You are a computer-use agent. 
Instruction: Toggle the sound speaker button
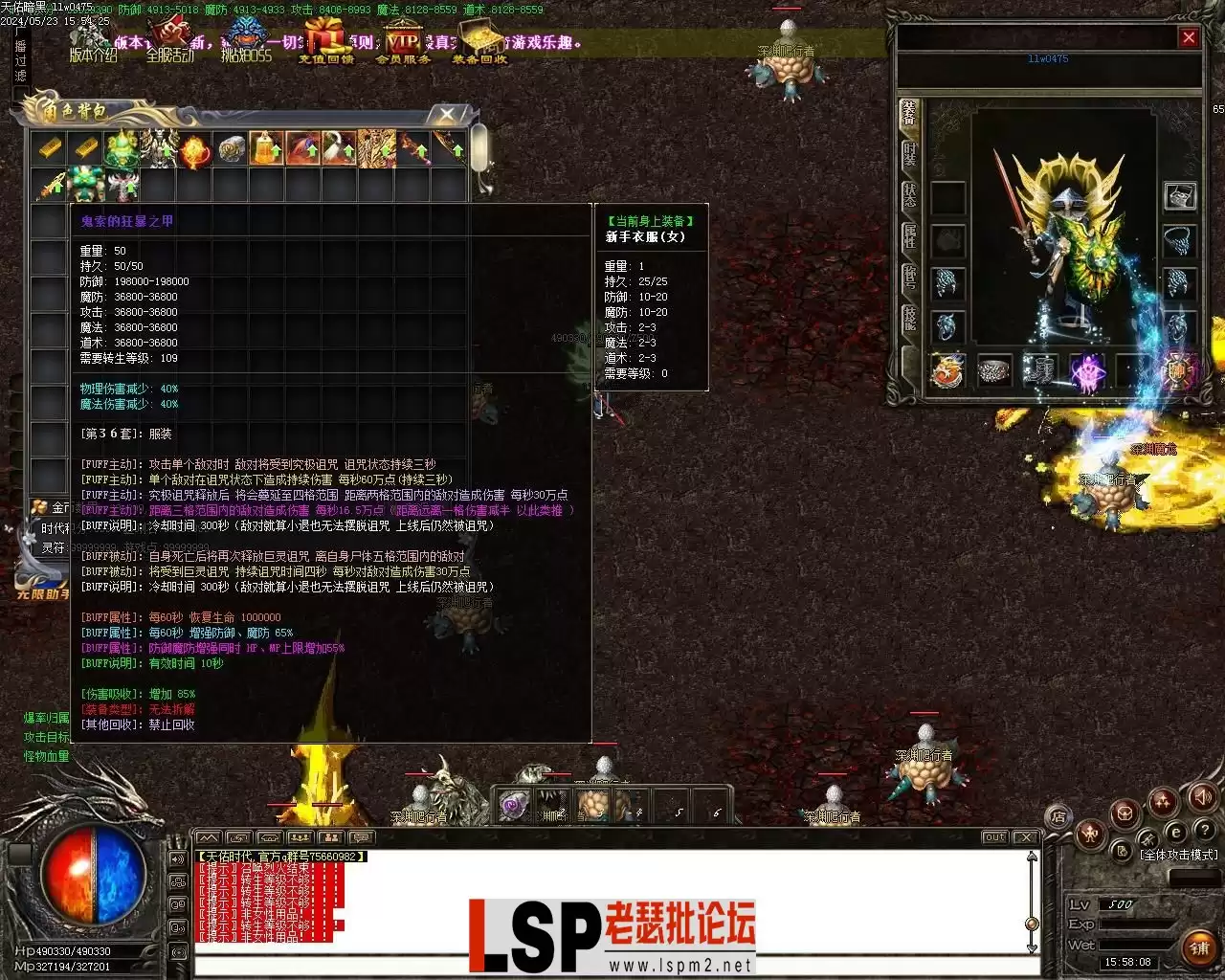coord(1204,797)
